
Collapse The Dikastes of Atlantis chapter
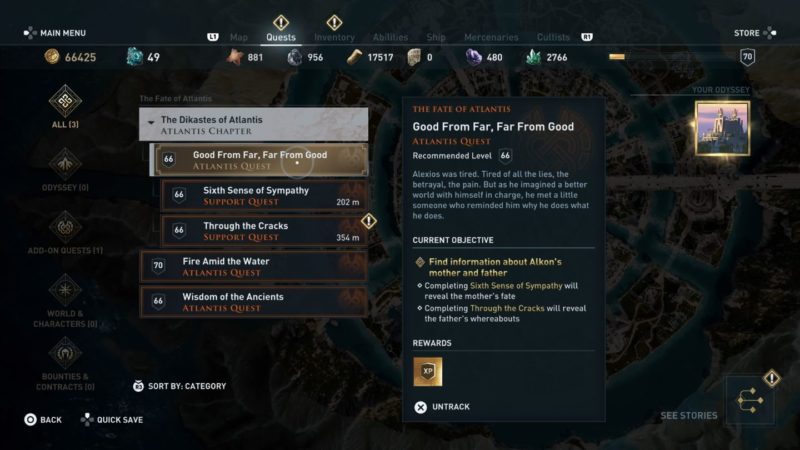253,125
